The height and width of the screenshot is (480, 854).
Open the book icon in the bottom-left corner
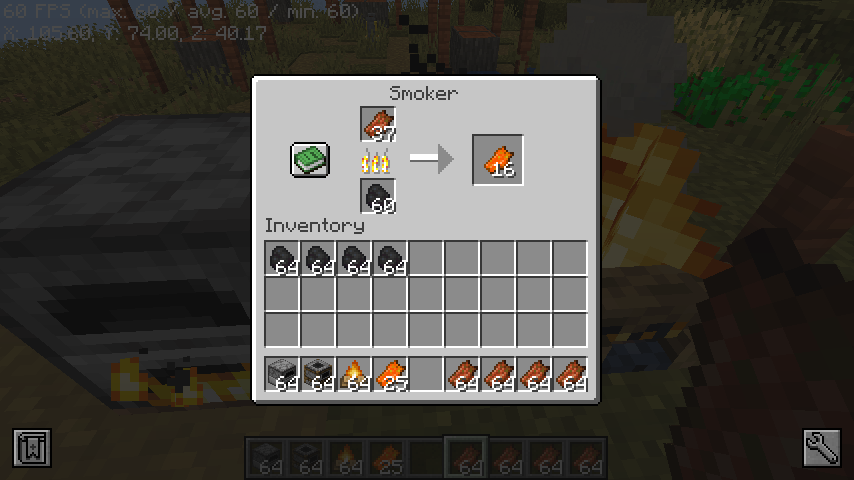pos(31,448)
